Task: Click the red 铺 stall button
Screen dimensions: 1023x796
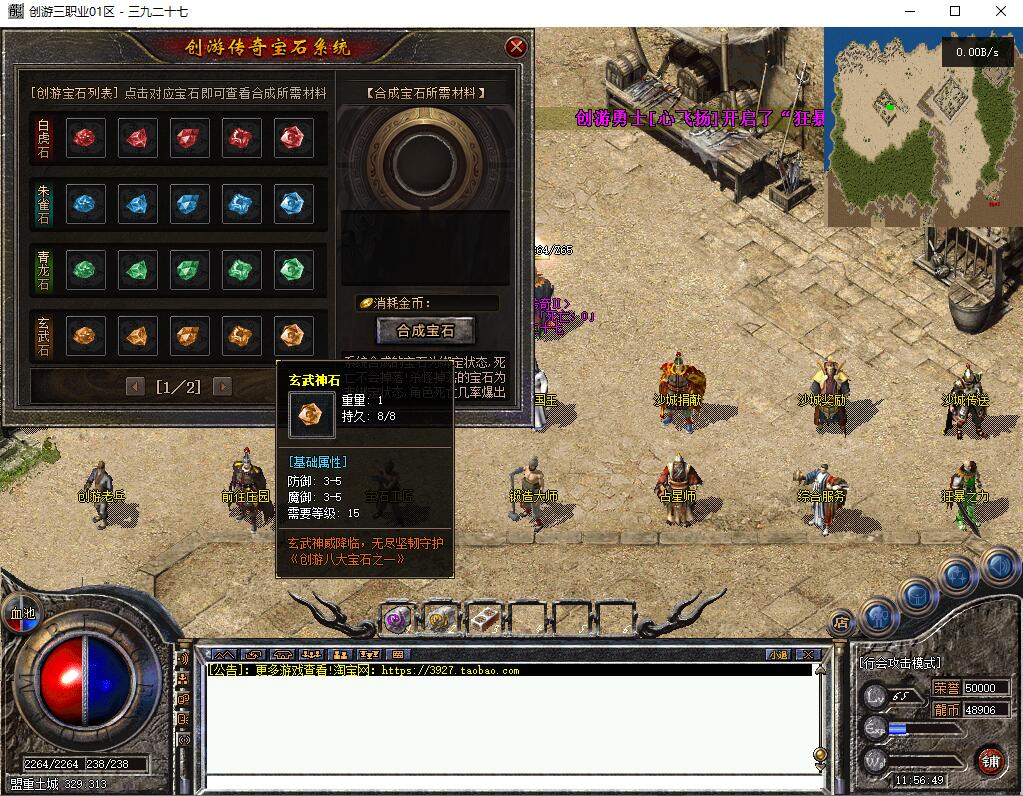Action: coord(991,761)
